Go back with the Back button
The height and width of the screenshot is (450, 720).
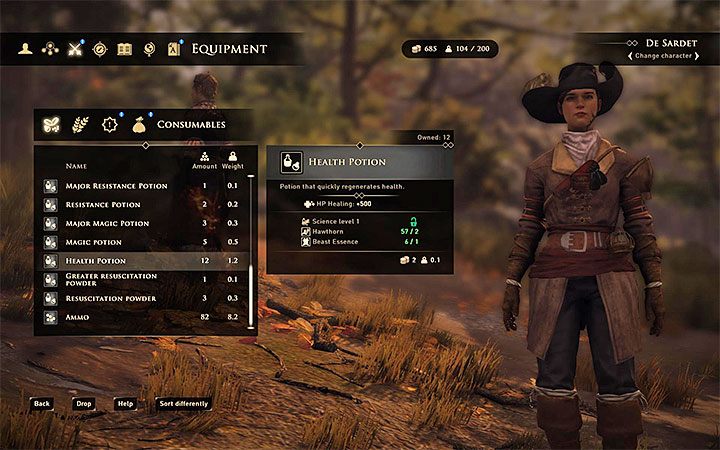tap(41, 404)
